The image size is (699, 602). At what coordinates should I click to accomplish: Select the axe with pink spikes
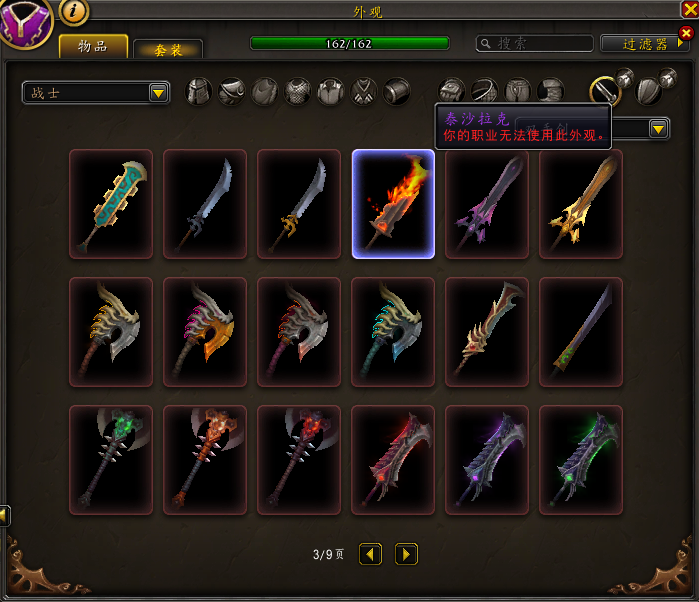coord(205,332)
